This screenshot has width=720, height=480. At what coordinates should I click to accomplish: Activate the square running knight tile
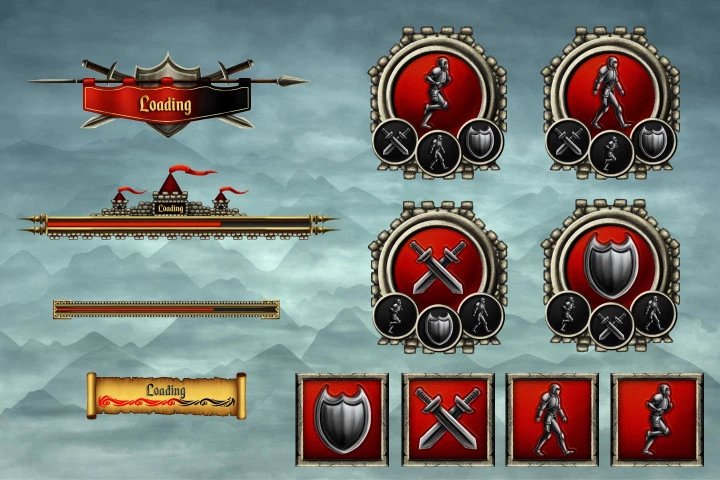(x=657, y=419)
